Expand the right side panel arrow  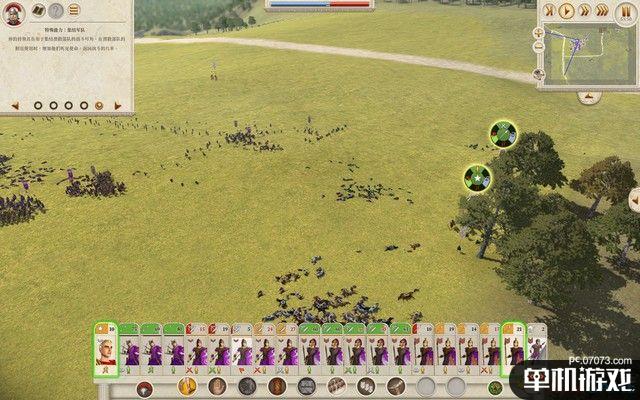coord(633,202)
